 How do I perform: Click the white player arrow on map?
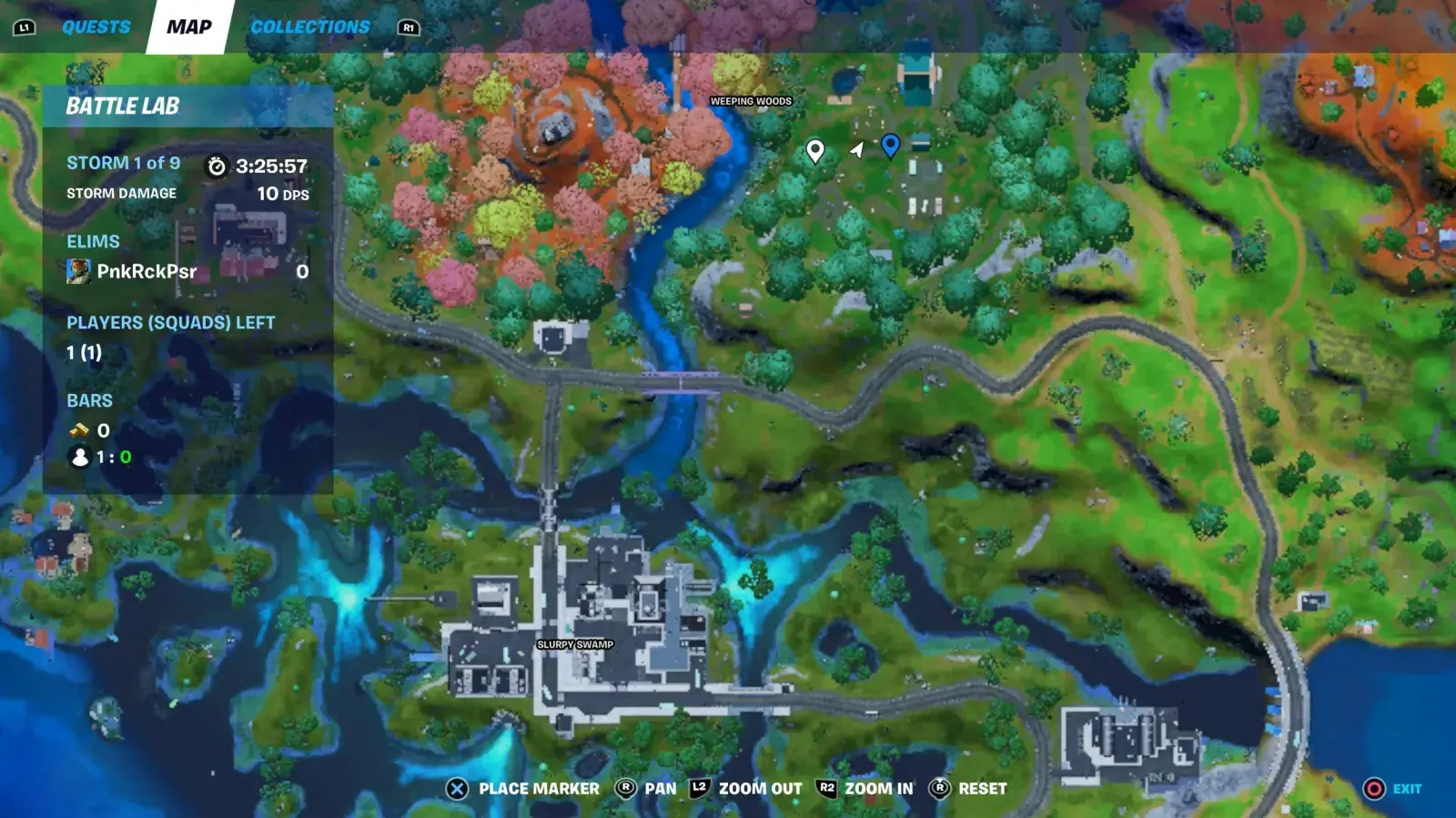[x=856, y=149]
